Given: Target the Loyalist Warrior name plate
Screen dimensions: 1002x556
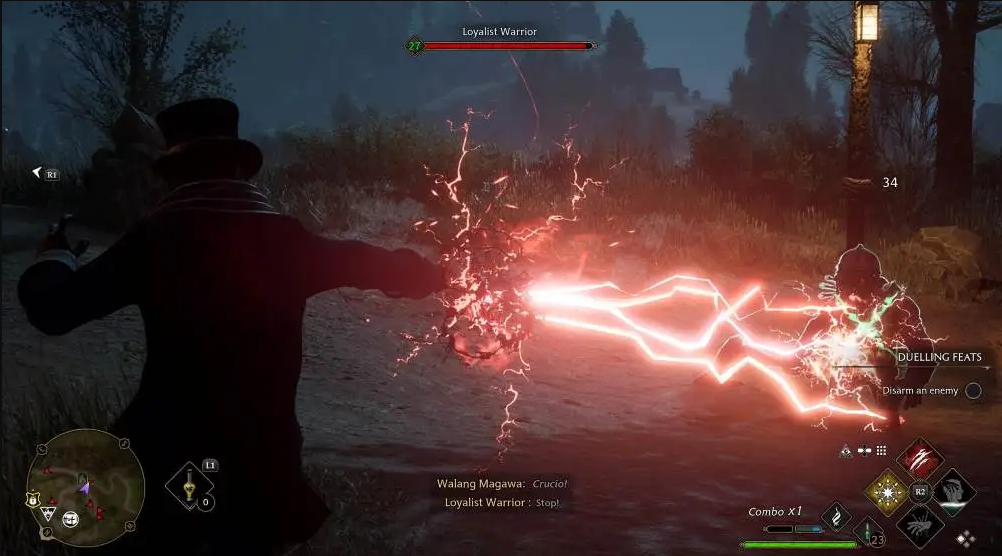Looking at the screenshot, I should [499, 32].
